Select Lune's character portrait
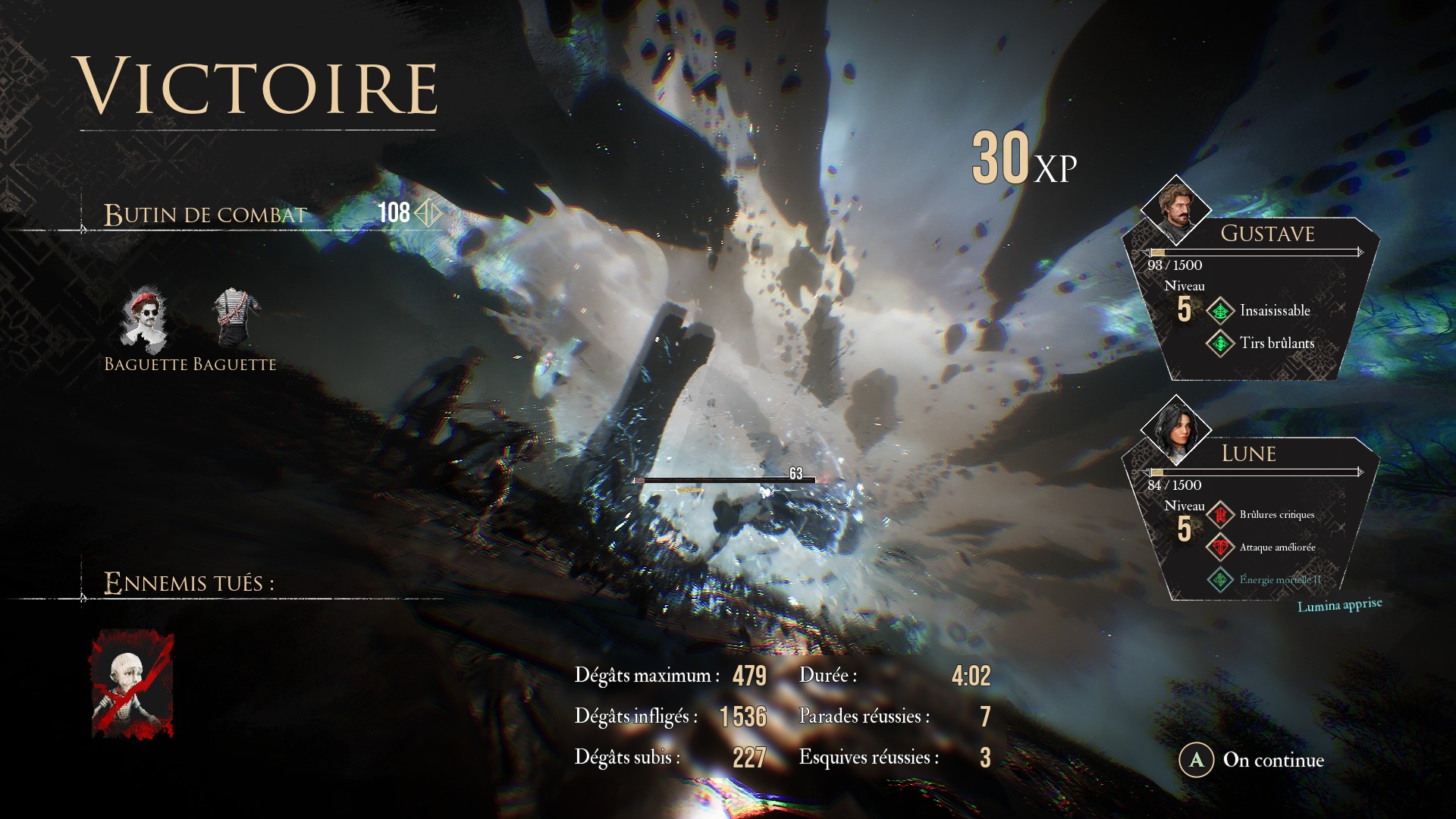Image resolution: width=1456 pixels, height=819 pixels. [1175, 430]
